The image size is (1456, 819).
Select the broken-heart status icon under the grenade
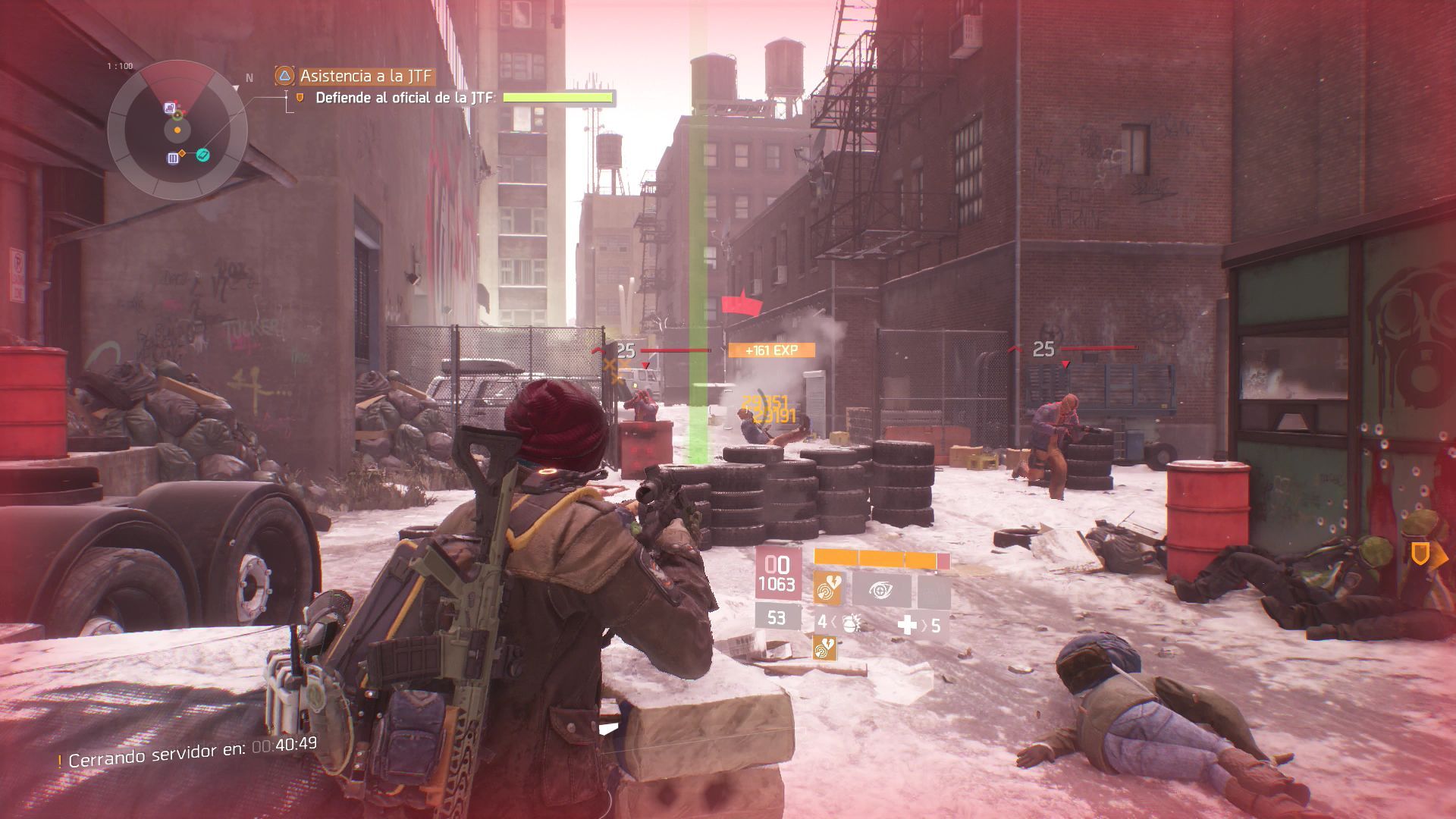(824, 648)
